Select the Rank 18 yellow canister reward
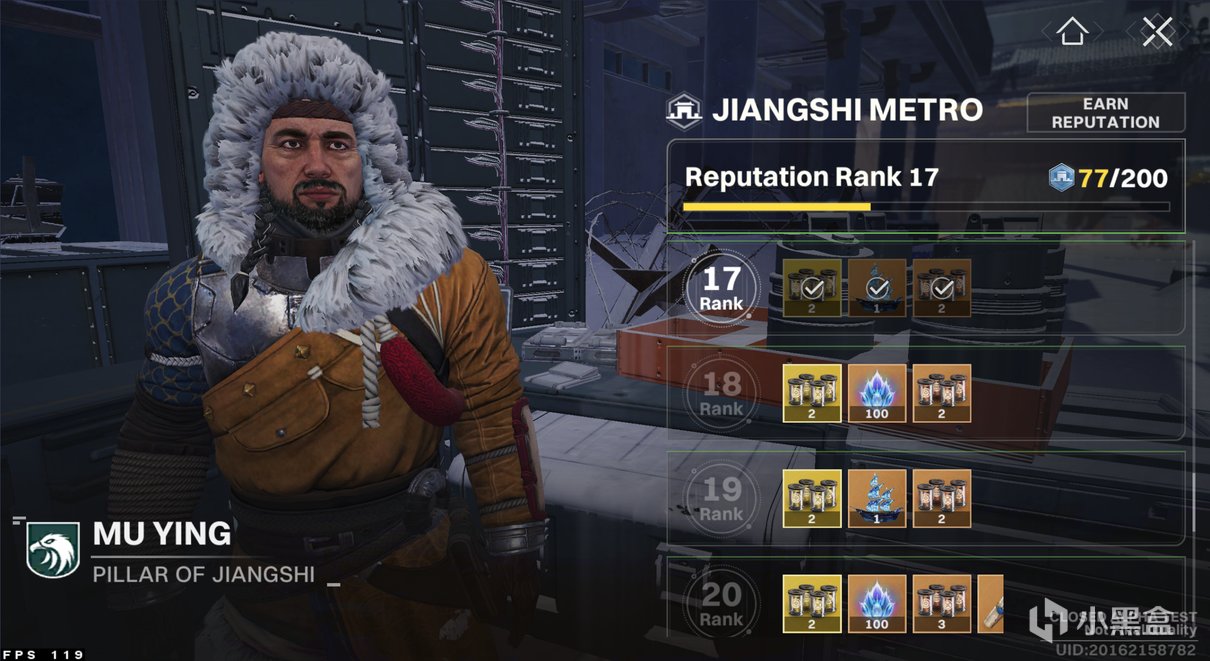1210x661 pixels. point(812,393)
